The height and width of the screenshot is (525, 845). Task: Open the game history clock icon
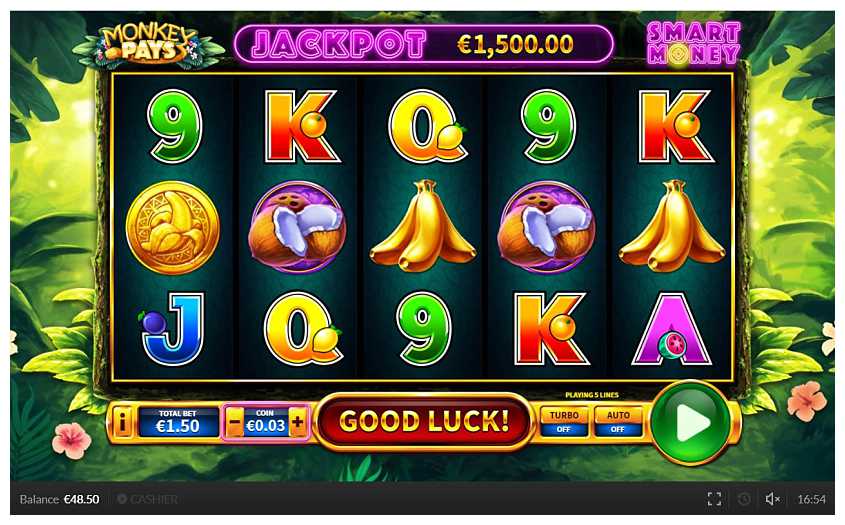point(743,499)
